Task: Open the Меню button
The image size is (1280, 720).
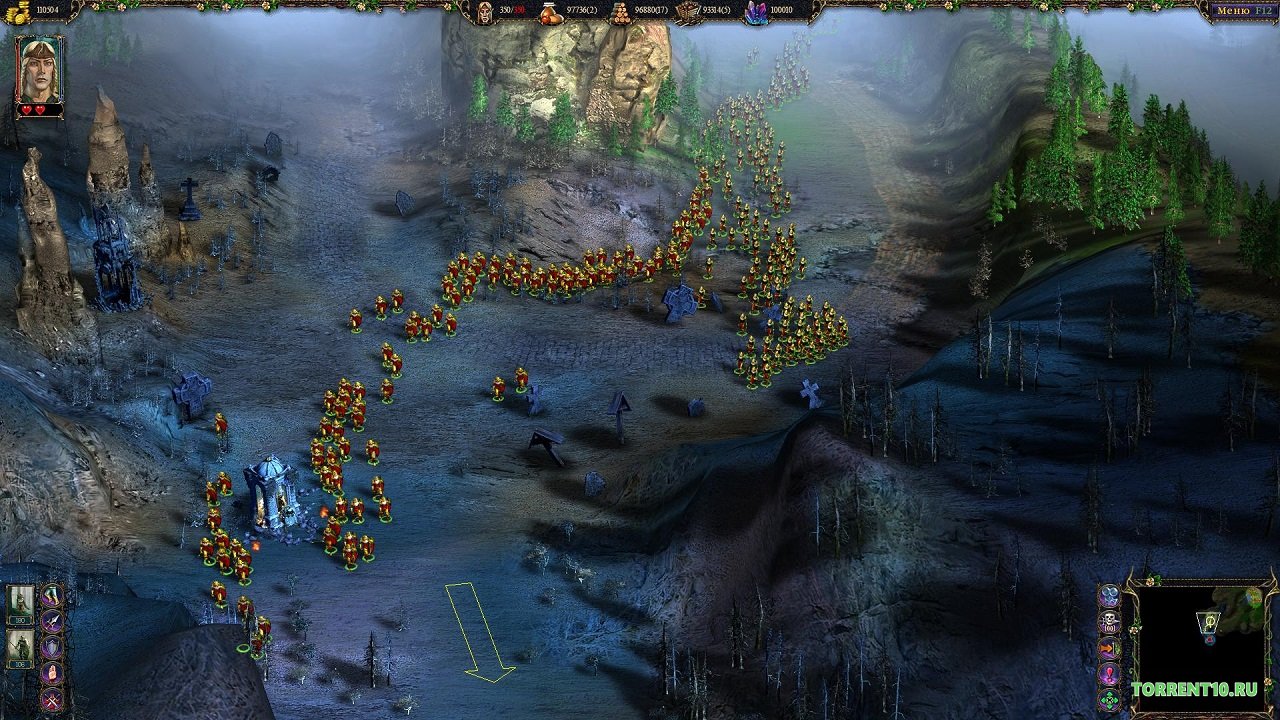Action: (1240, 12)
